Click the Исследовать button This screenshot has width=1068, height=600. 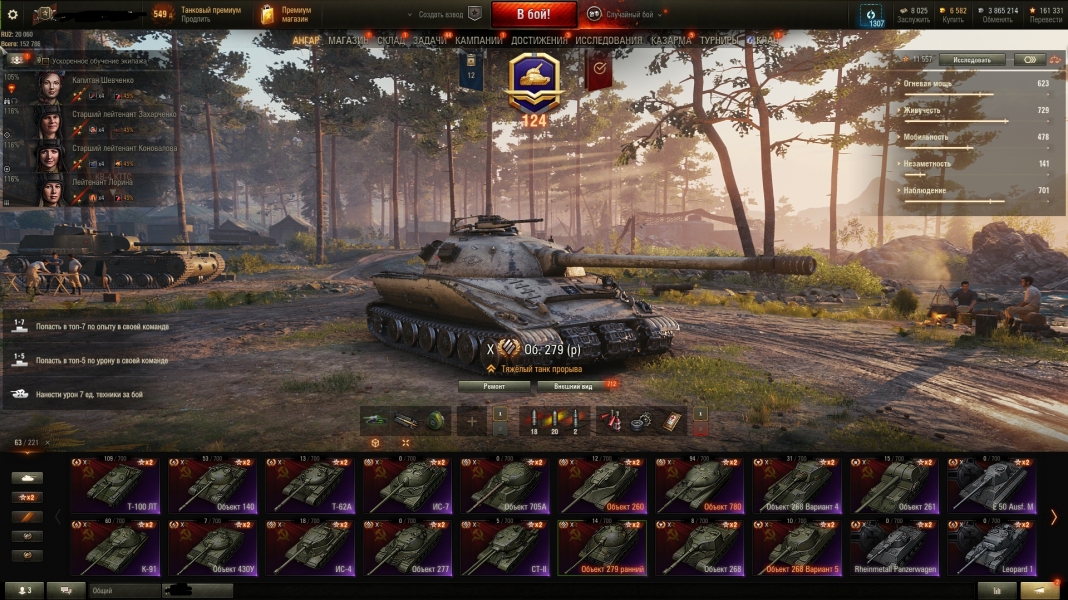pyautogui.click(x=971, y=60)
